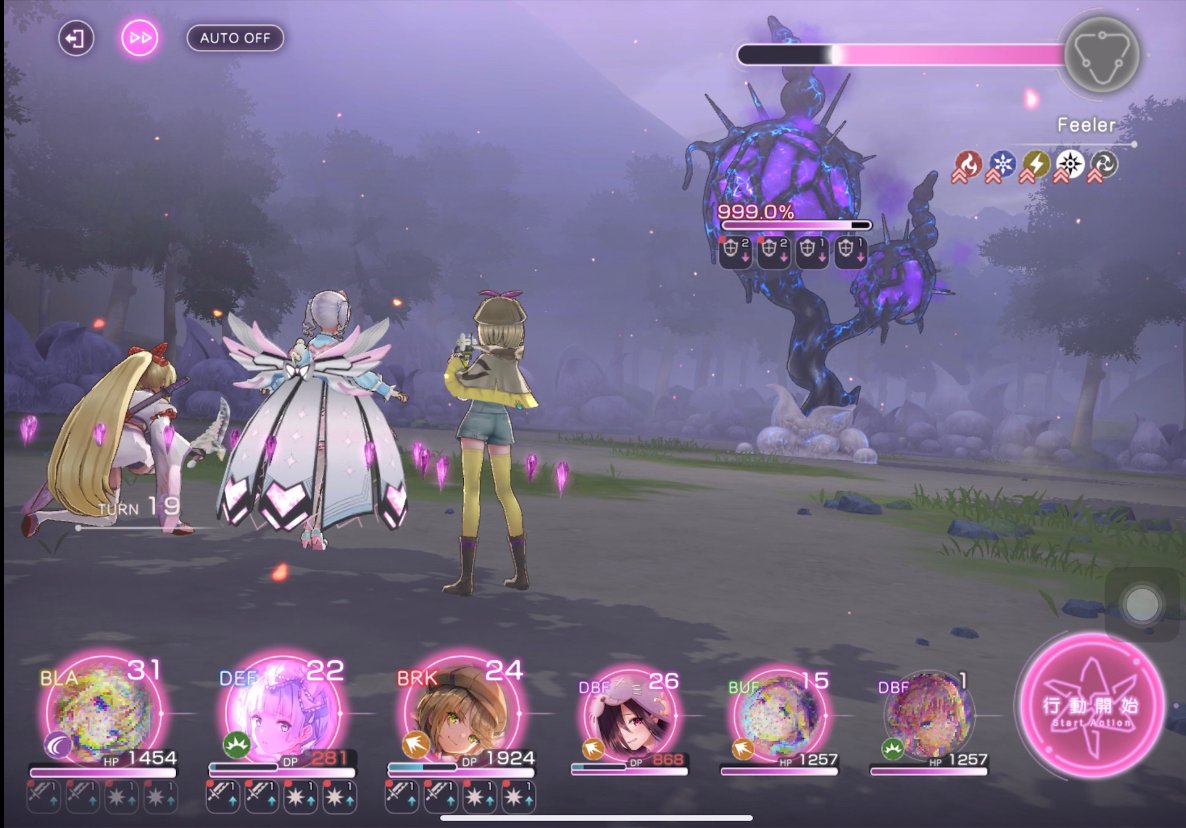Start the action with the pink button
Image resolution: width=1186 pixels, height=828 pixels.
click(1091, 704)
